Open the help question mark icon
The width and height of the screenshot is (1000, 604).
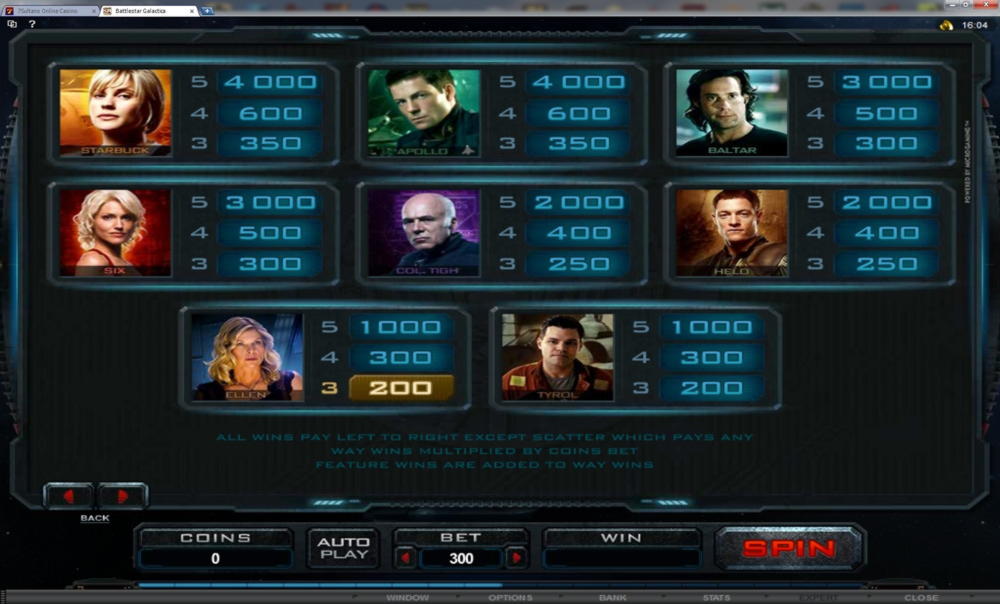pos(32,23)
